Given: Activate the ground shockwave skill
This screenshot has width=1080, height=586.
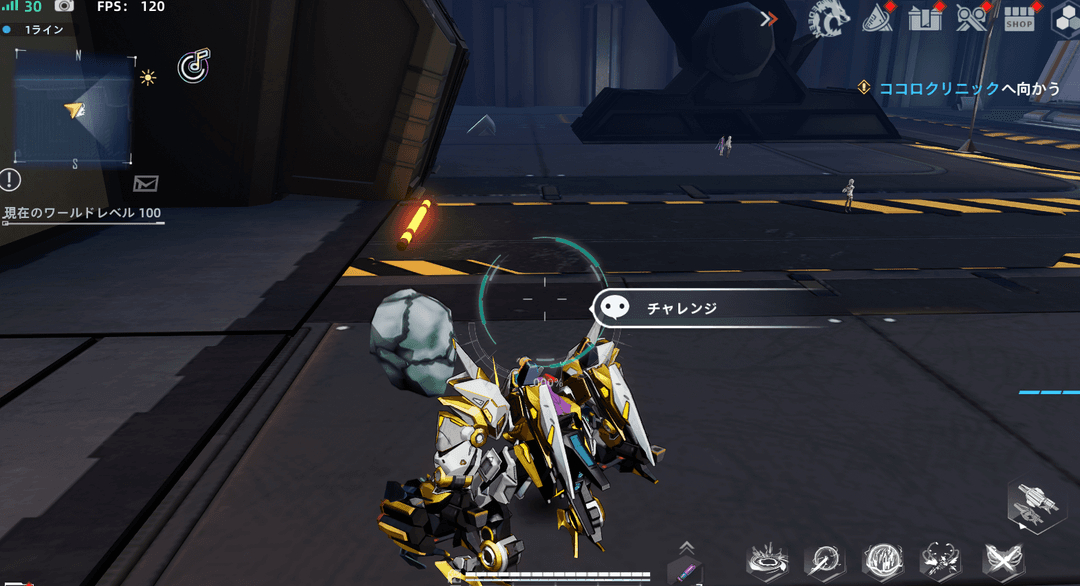Looking at the screenshot, I should 768,560.
